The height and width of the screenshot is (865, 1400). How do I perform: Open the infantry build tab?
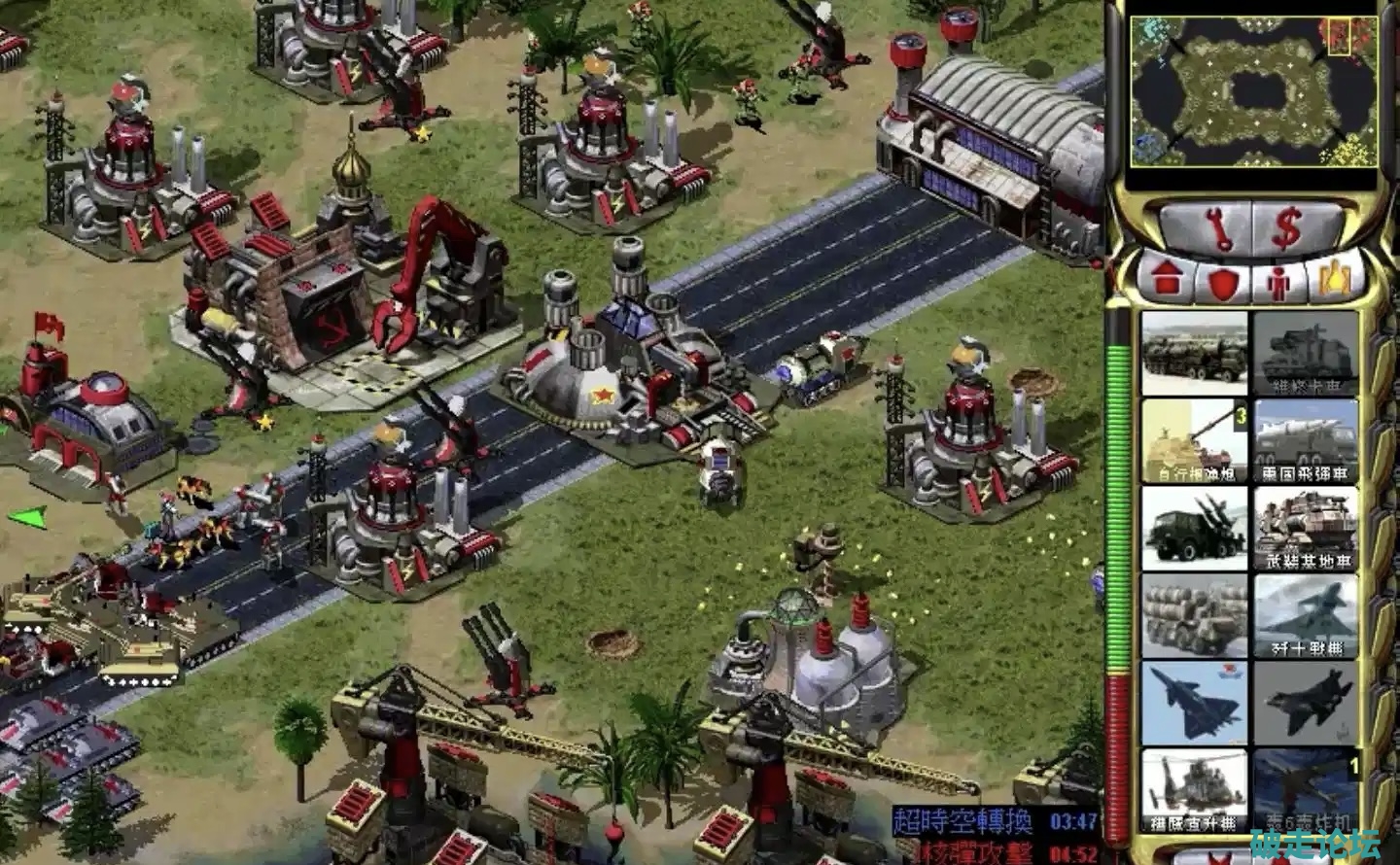pyautogui.click(x=1278, y=282)
